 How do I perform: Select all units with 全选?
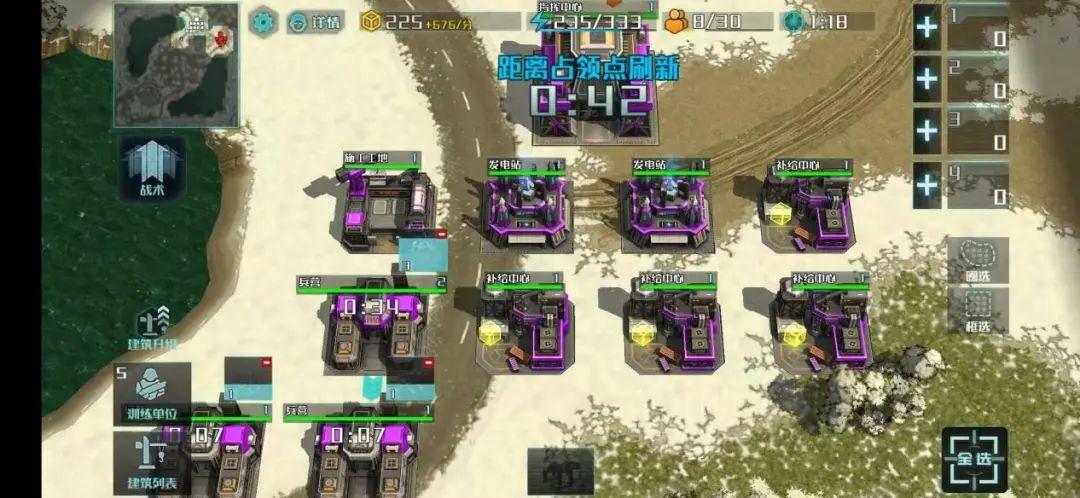974,460
